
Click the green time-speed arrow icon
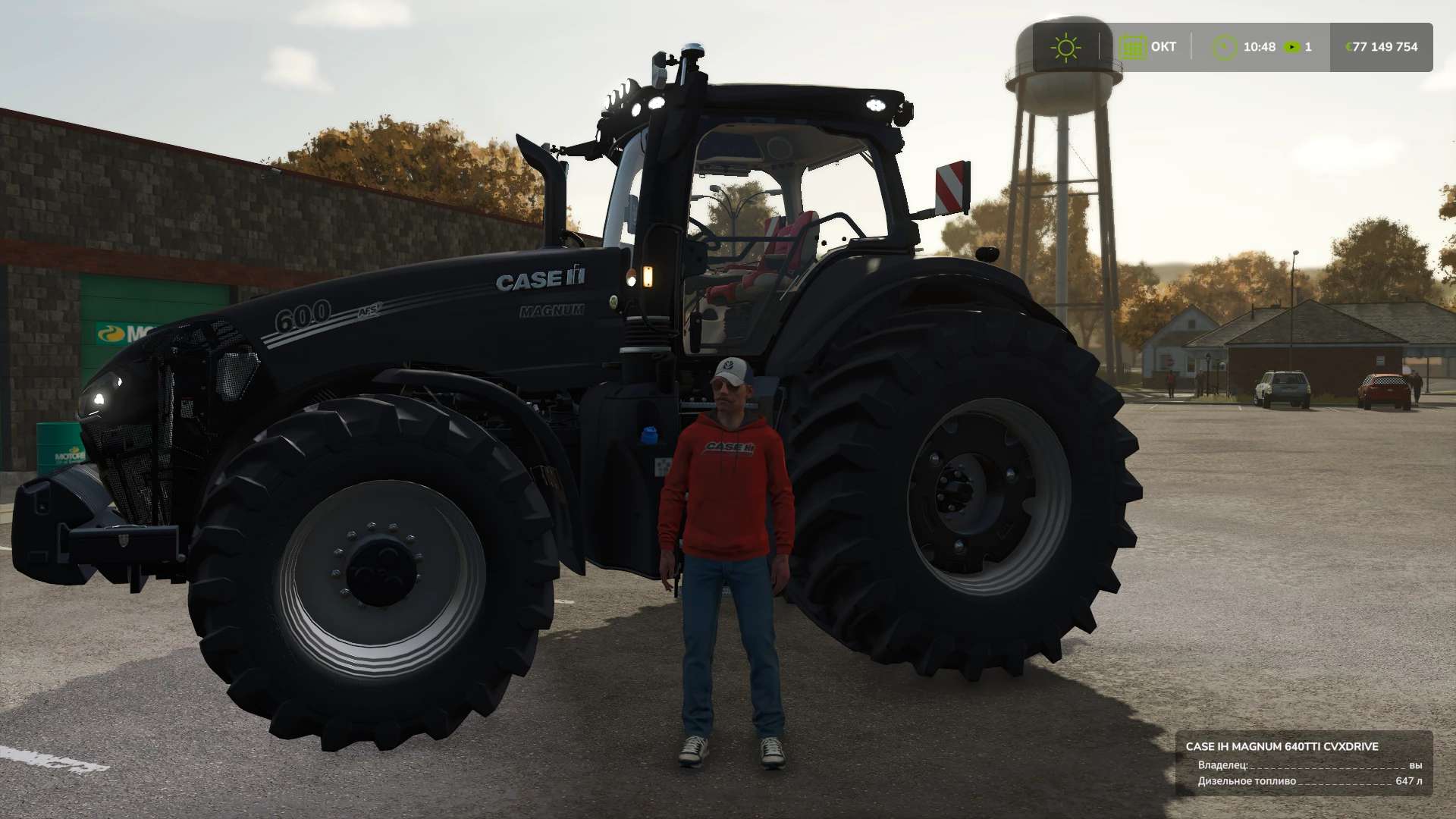point(1291,47)
